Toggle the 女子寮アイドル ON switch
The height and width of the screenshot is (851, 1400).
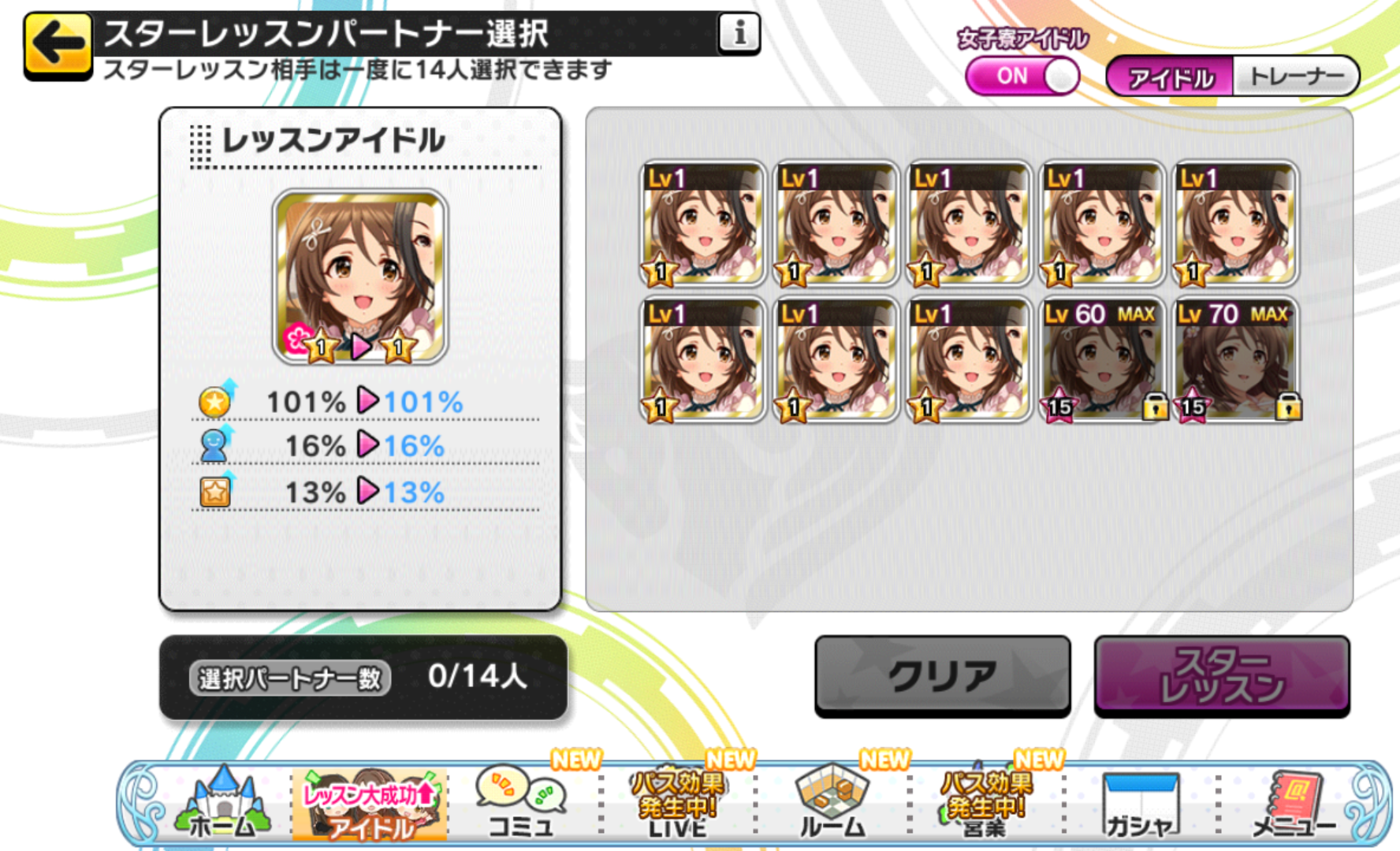(1022, 76)
